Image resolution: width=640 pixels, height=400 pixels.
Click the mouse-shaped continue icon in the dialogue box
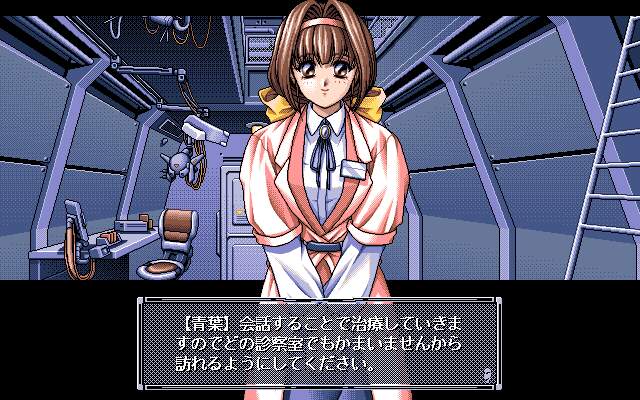coord(487,373)
